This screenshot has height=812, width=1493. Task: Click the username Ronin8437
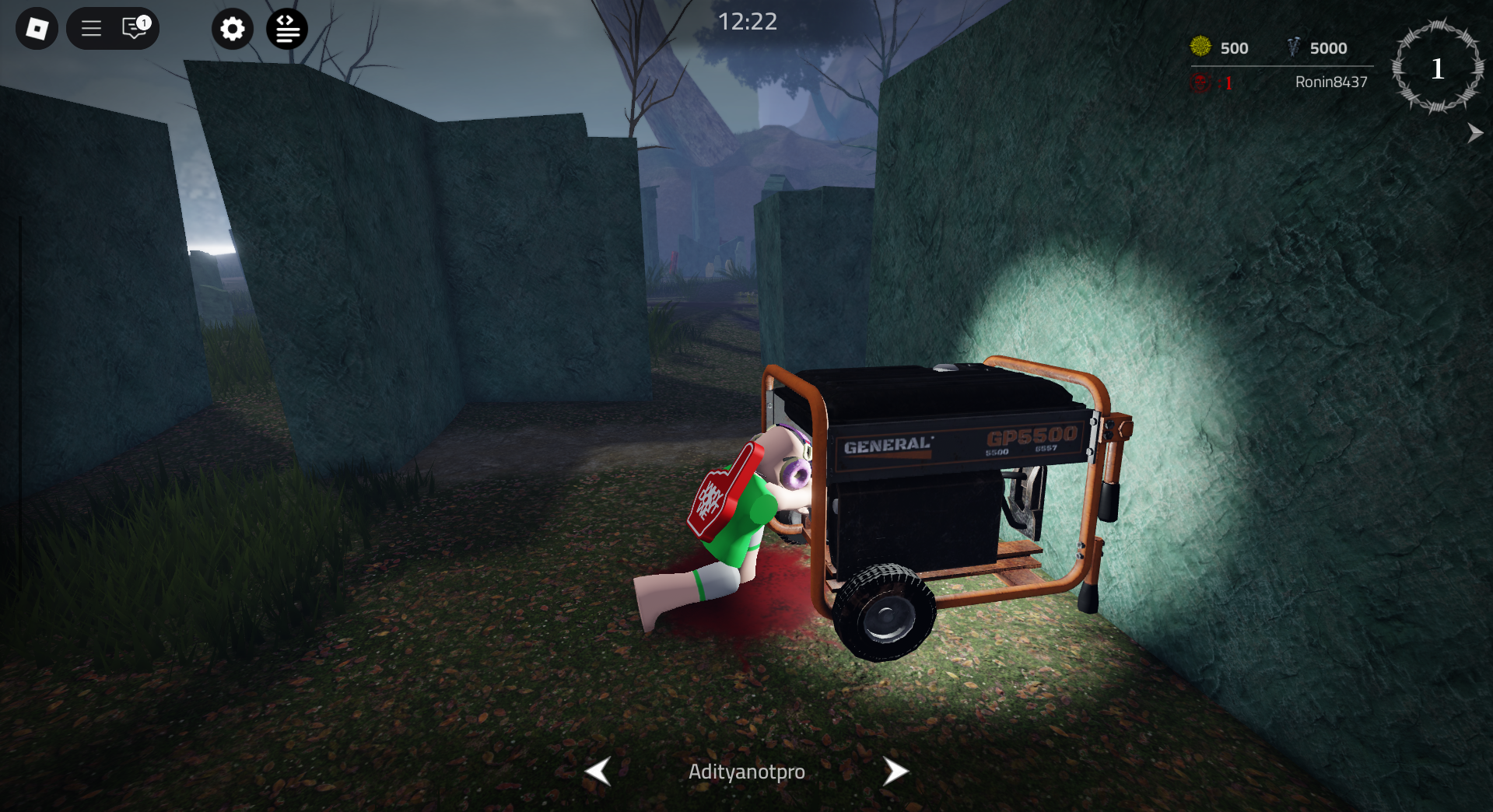tap(1330, 82)
